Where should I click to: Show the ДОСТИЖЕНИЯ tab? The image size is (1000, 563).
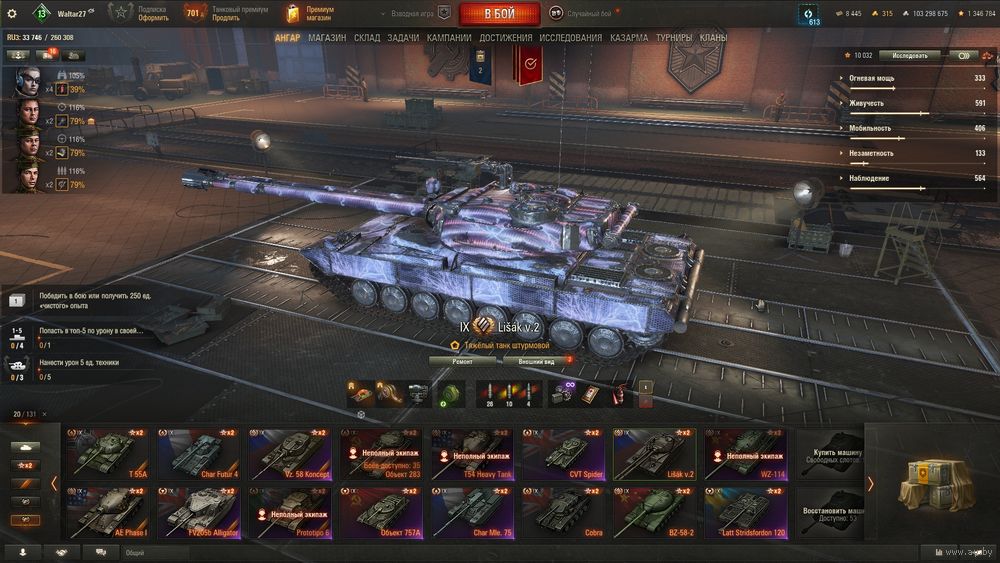505,38
